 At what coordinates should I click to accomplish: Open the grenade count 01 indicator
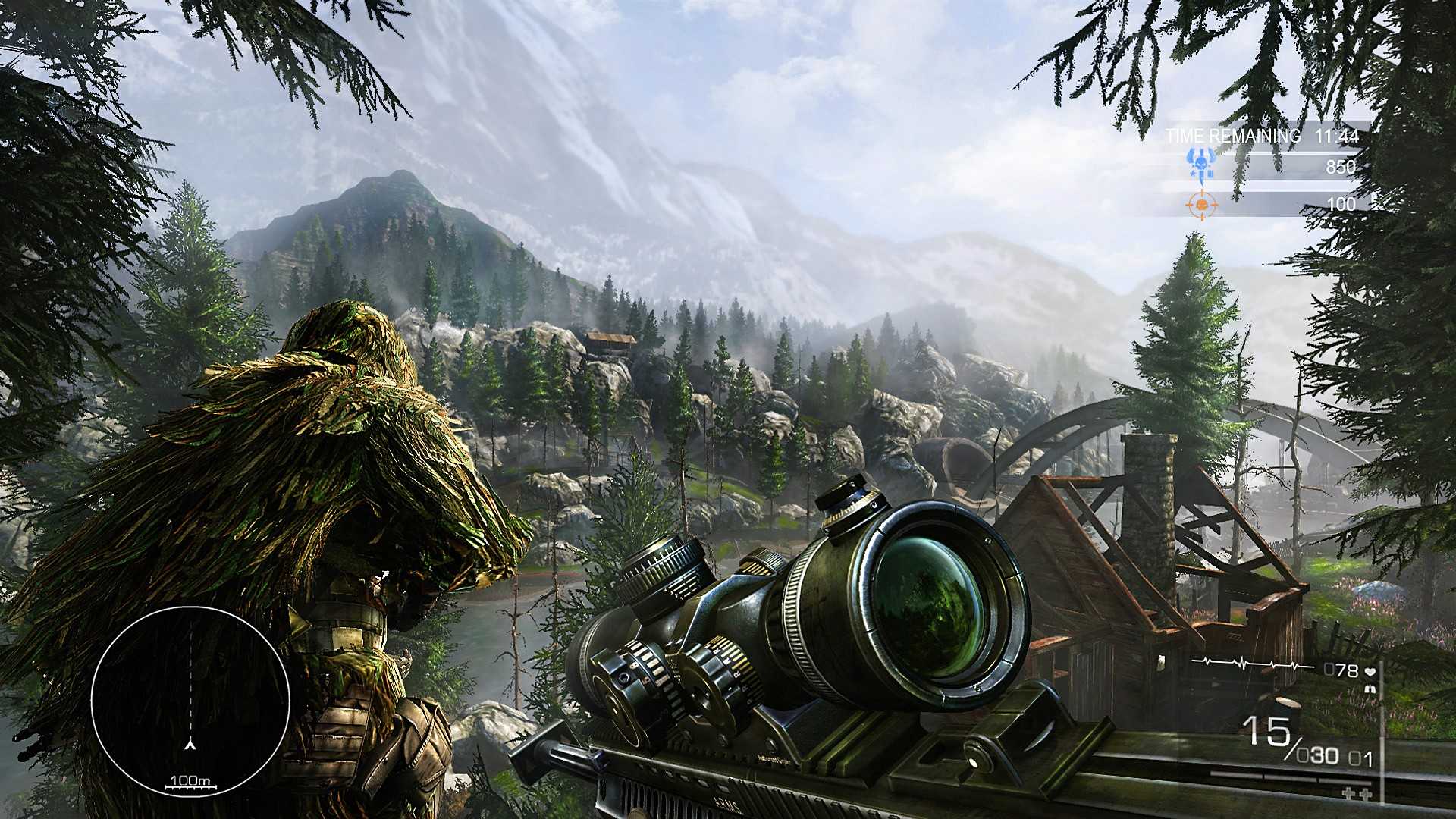pos(1360,758)
